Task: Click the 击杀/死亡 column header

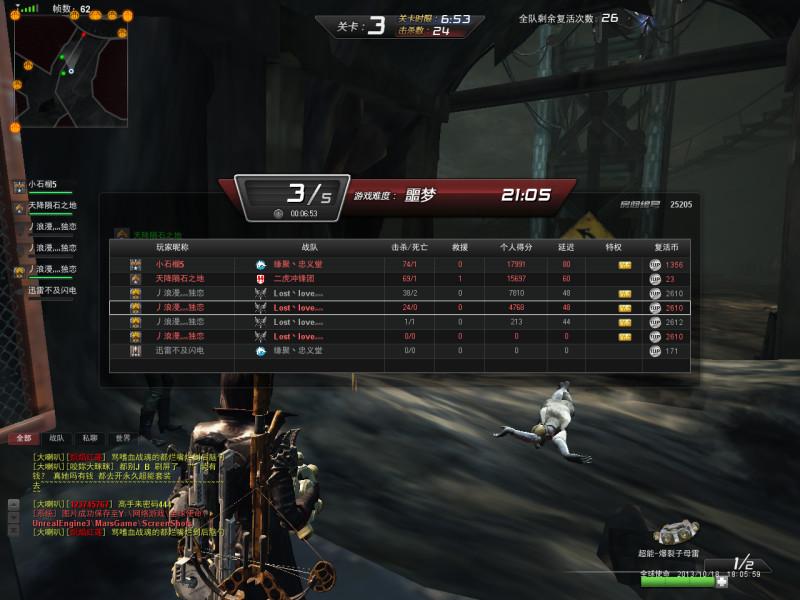Action: (409, 246)
